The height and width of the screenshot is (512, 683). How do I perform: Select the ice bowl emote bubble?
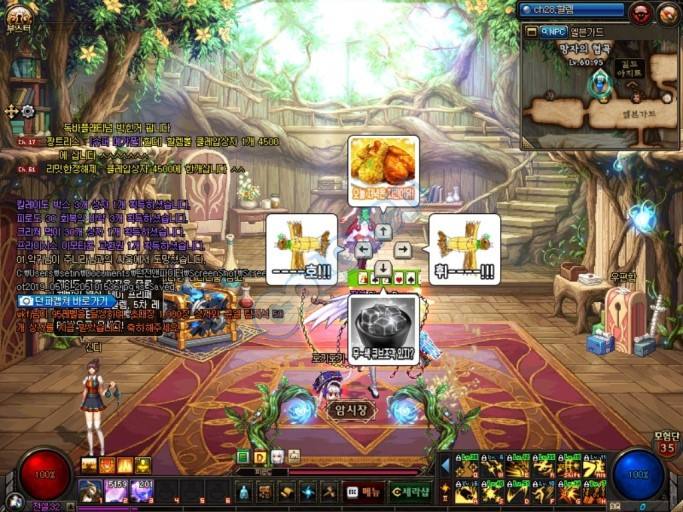click(383, 327)
